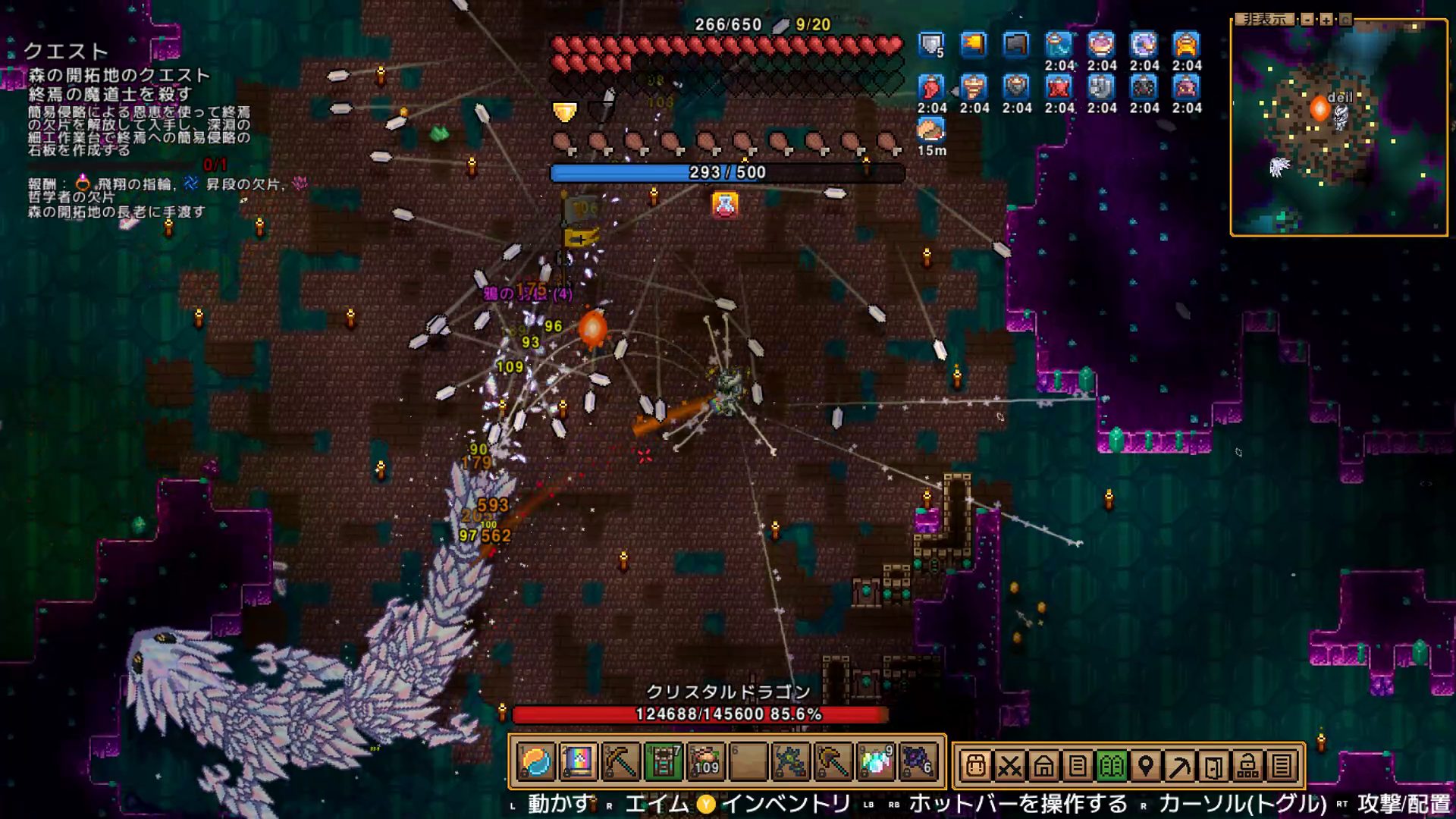The image size is (1456, 819).
Task: Zoom in the minimap with the plus button
Action: (x=1326, y=20)
